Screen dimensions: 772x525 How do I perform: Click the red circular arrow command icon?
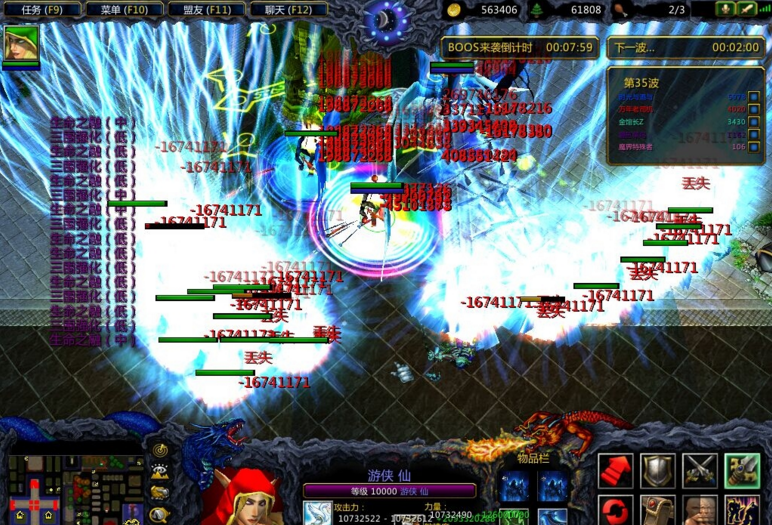[615, 510]
